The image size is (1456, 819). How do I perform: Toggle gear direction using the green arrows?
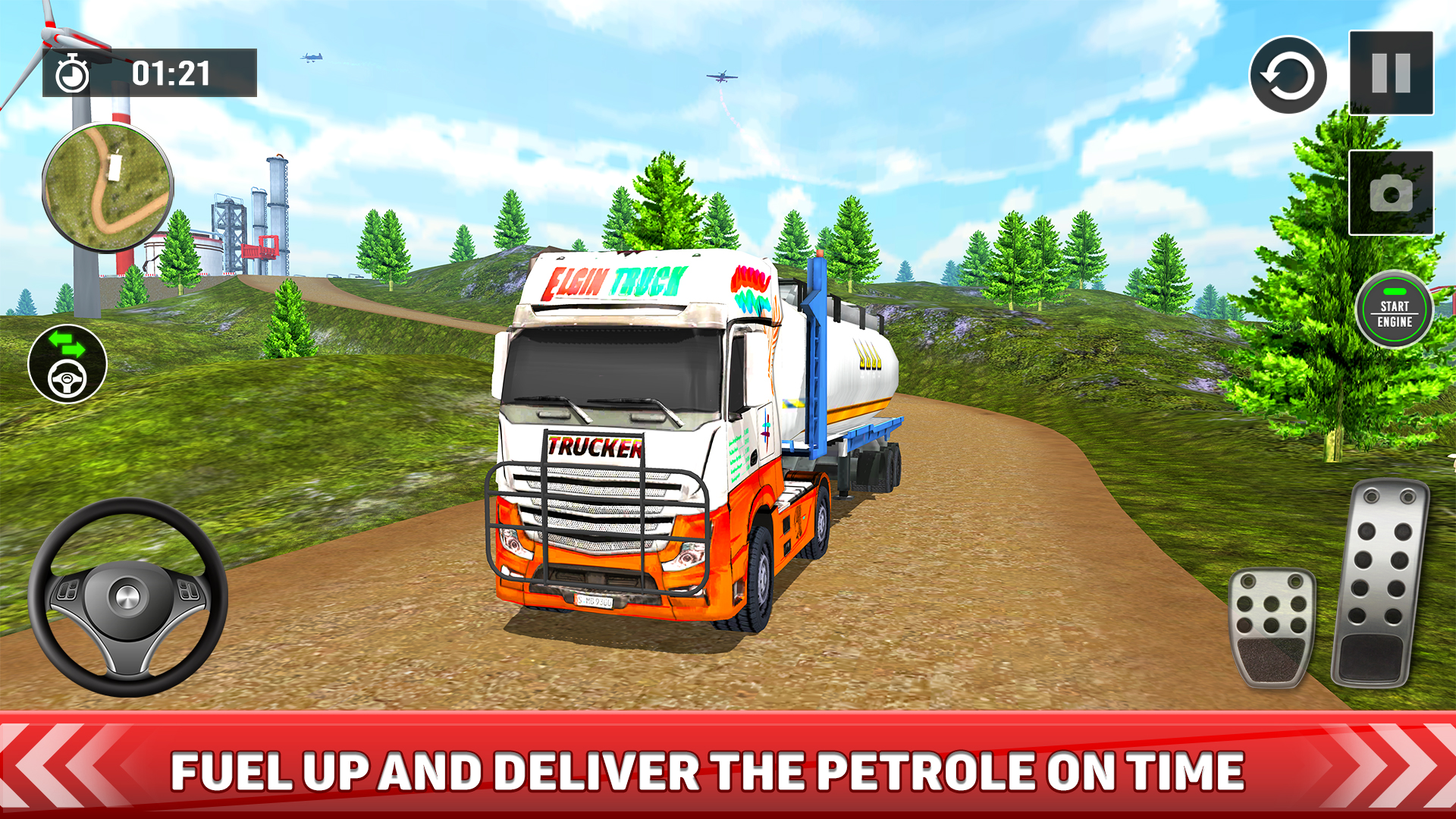click(x=68, y=342)
